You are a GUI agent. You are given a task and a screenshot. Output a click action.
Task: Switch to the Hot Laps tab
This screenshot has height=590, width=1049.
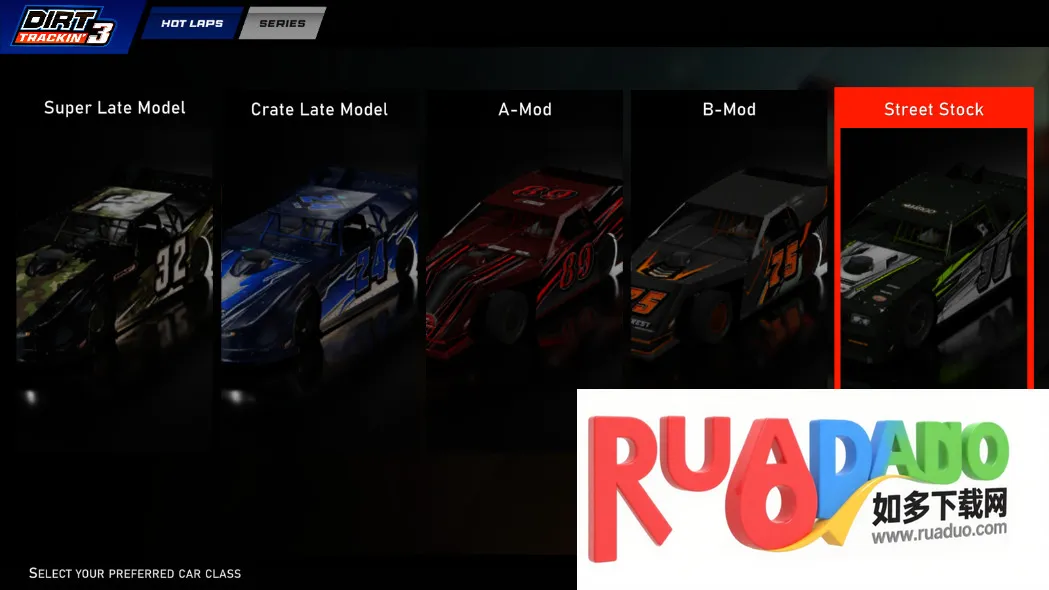point(192,23)
